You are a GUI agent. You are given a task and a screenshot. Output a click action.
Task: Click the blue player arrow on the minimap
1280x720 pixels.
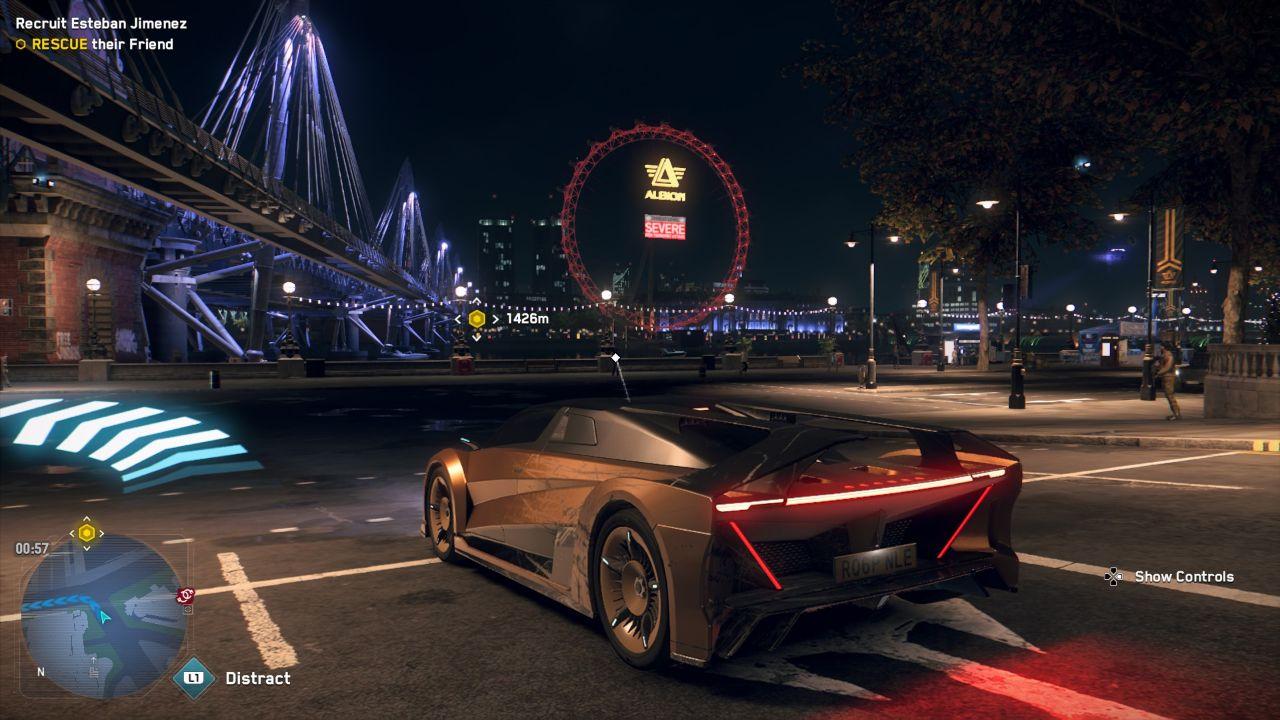[x=105, y=618]
